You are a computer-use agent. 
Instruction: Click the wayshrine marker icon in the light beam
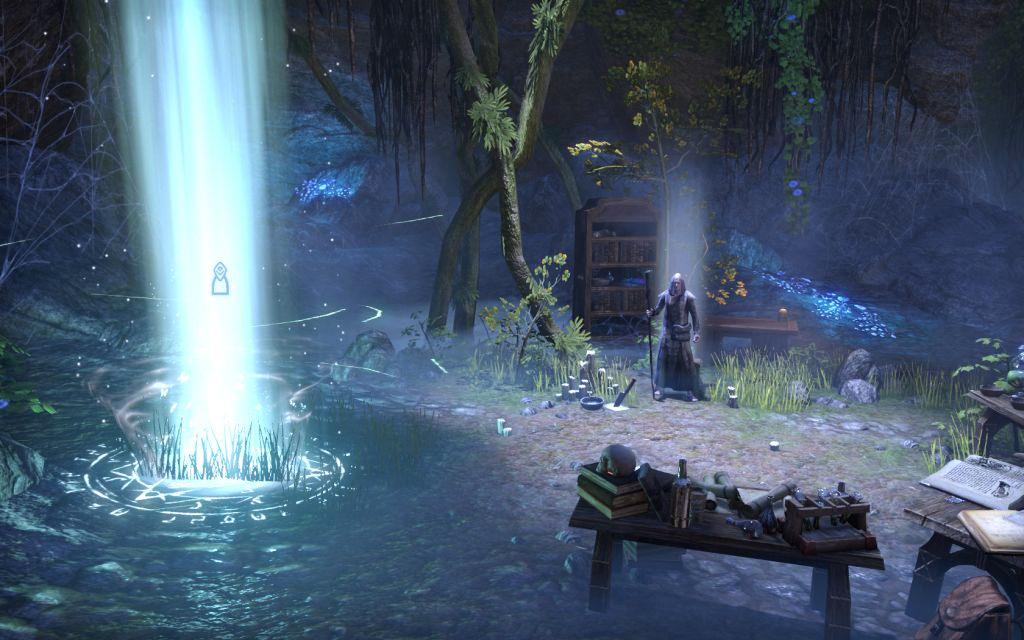click(x=221, y=279)
